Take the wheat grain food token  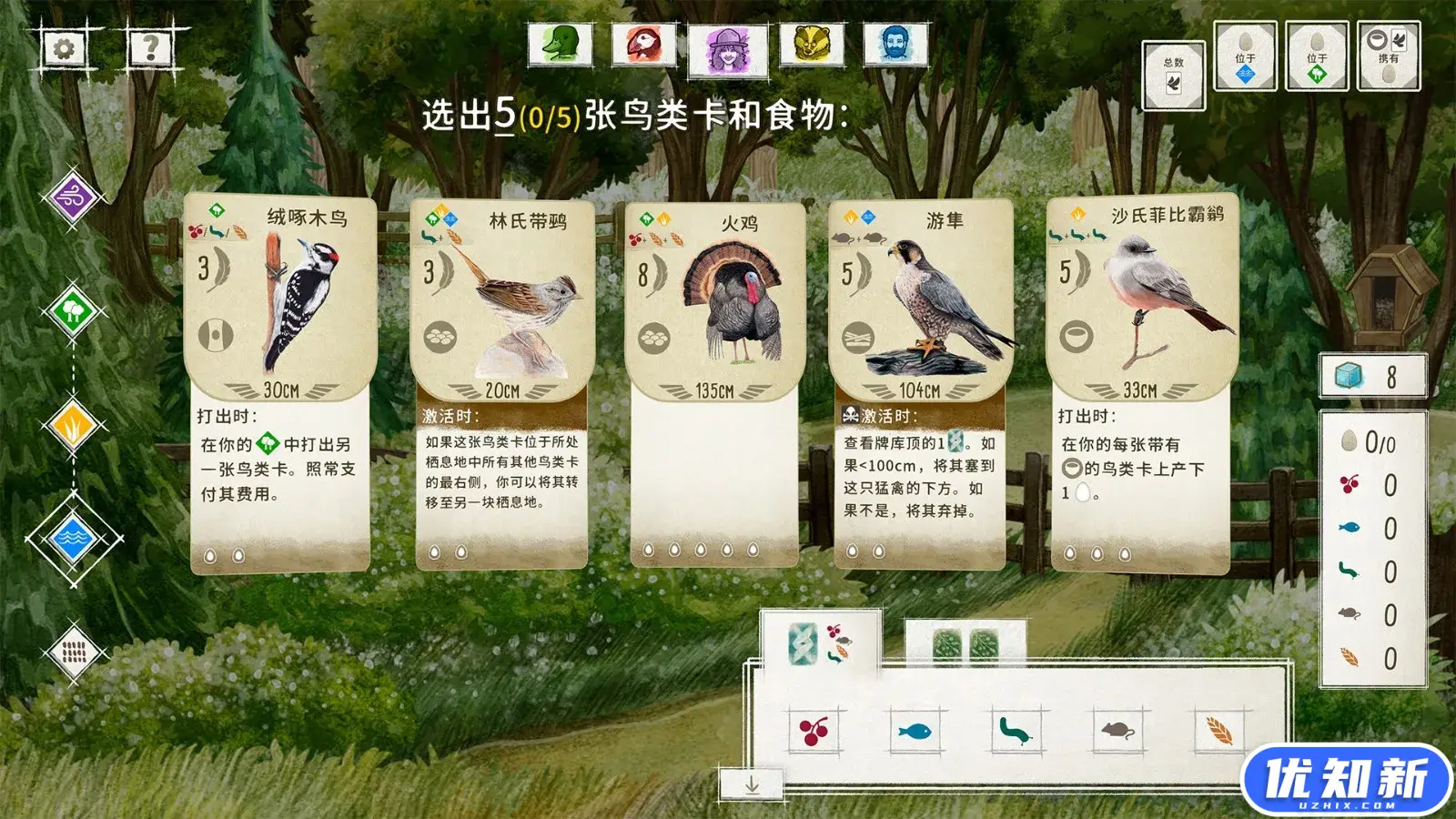(1218, 730)
